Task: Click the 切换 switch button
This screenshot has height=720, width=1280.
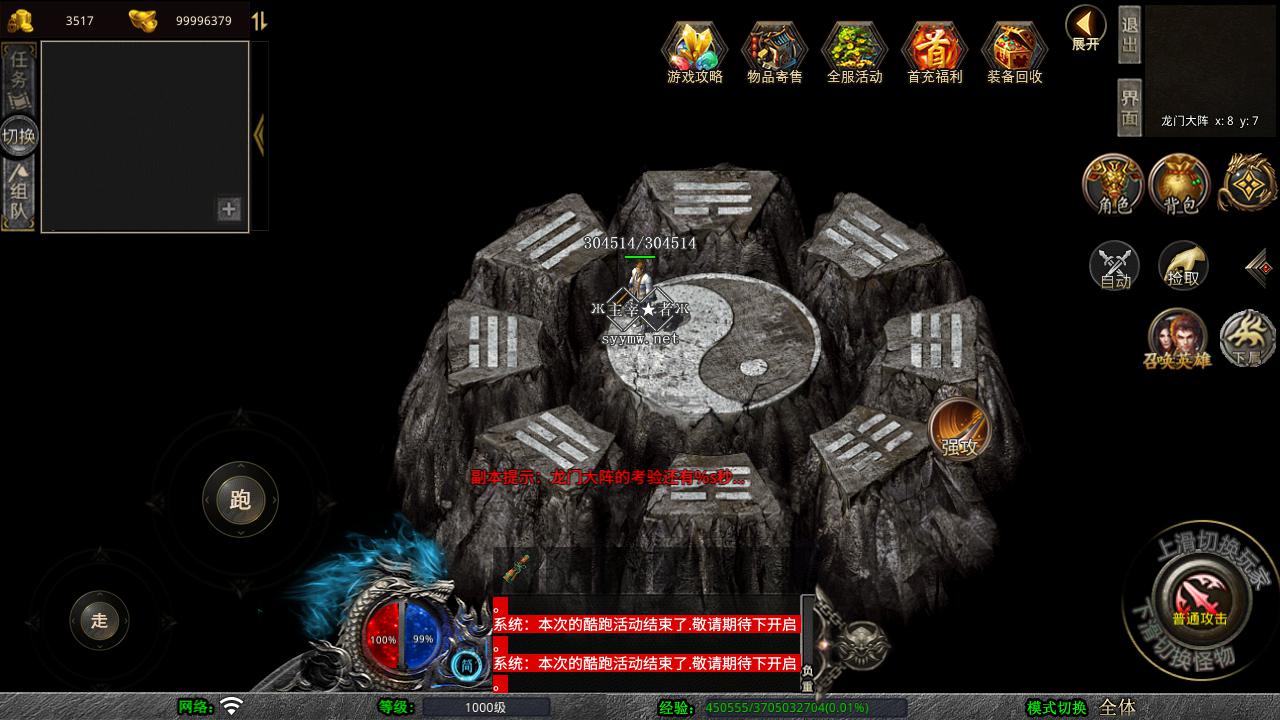Action: pyautogui.click(x=19, y=136)
